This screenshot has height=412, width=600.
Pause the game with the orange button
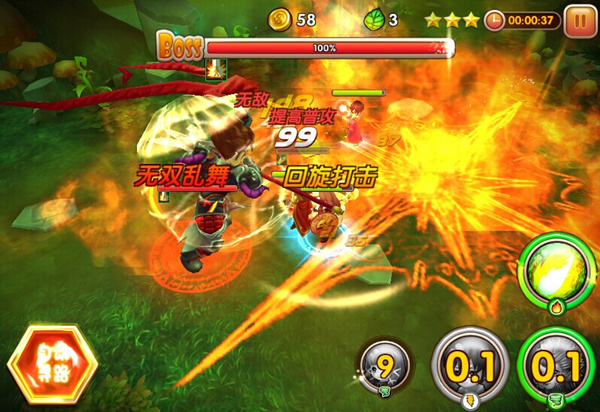click(579, 20)
